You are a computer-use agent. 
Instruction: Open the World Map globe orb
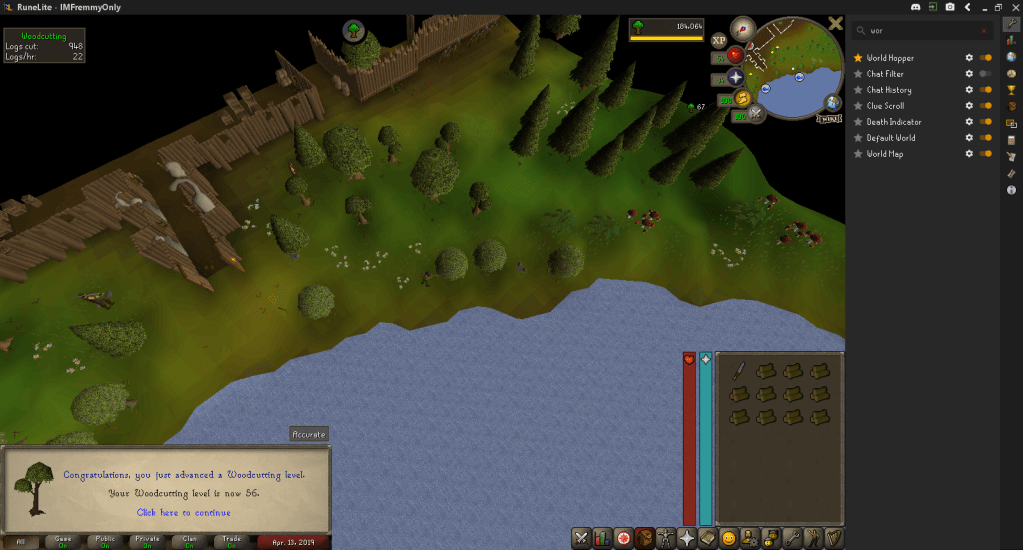click(x=832, y=103)
